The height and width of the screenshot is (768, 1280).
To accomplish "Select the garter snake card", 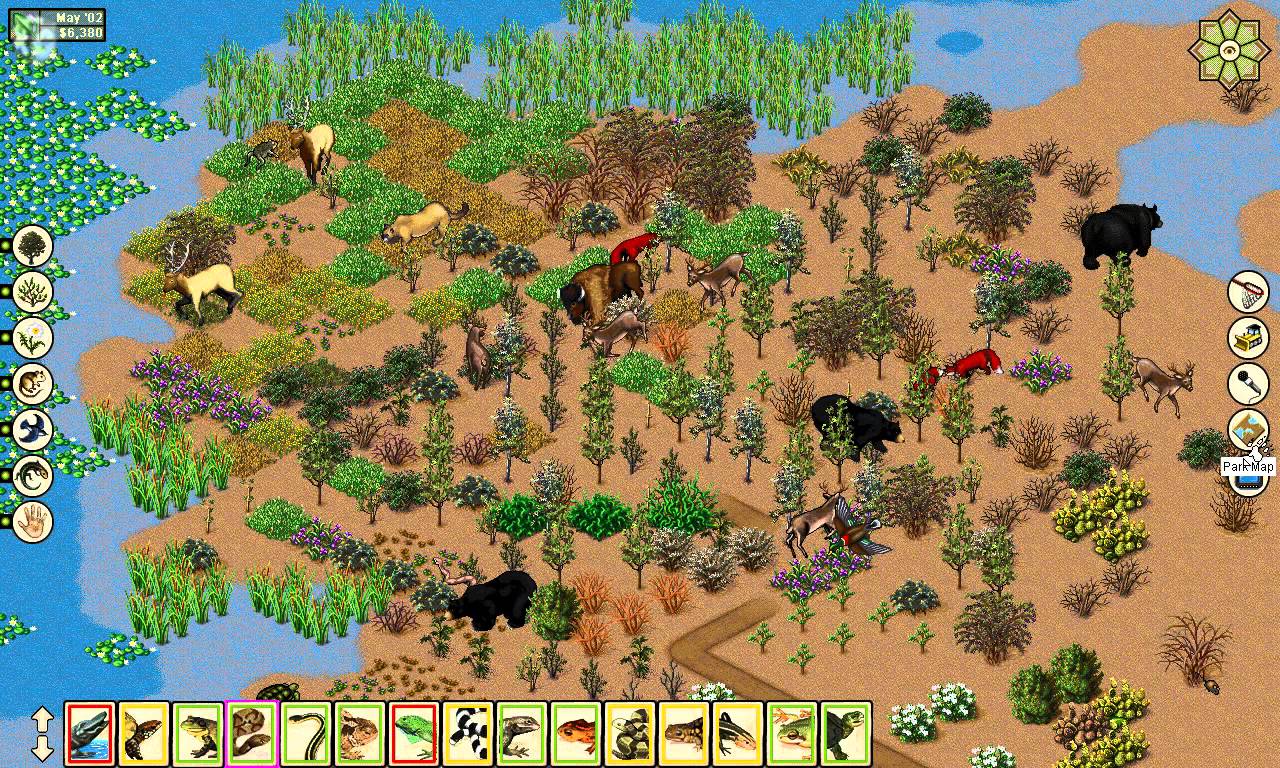I will (306, 734).
